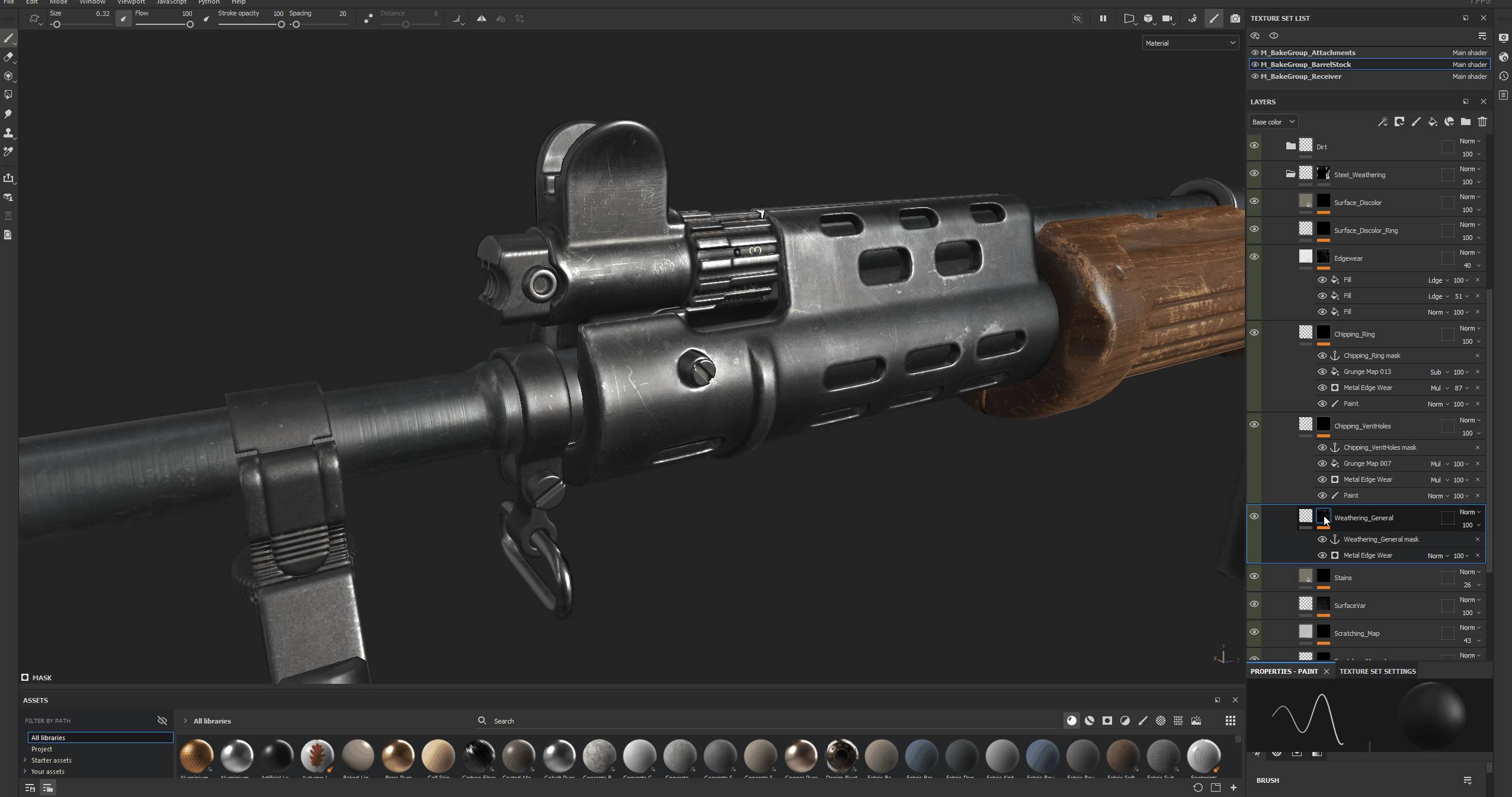Click the pause engine icon

[x=1103, y=18]
